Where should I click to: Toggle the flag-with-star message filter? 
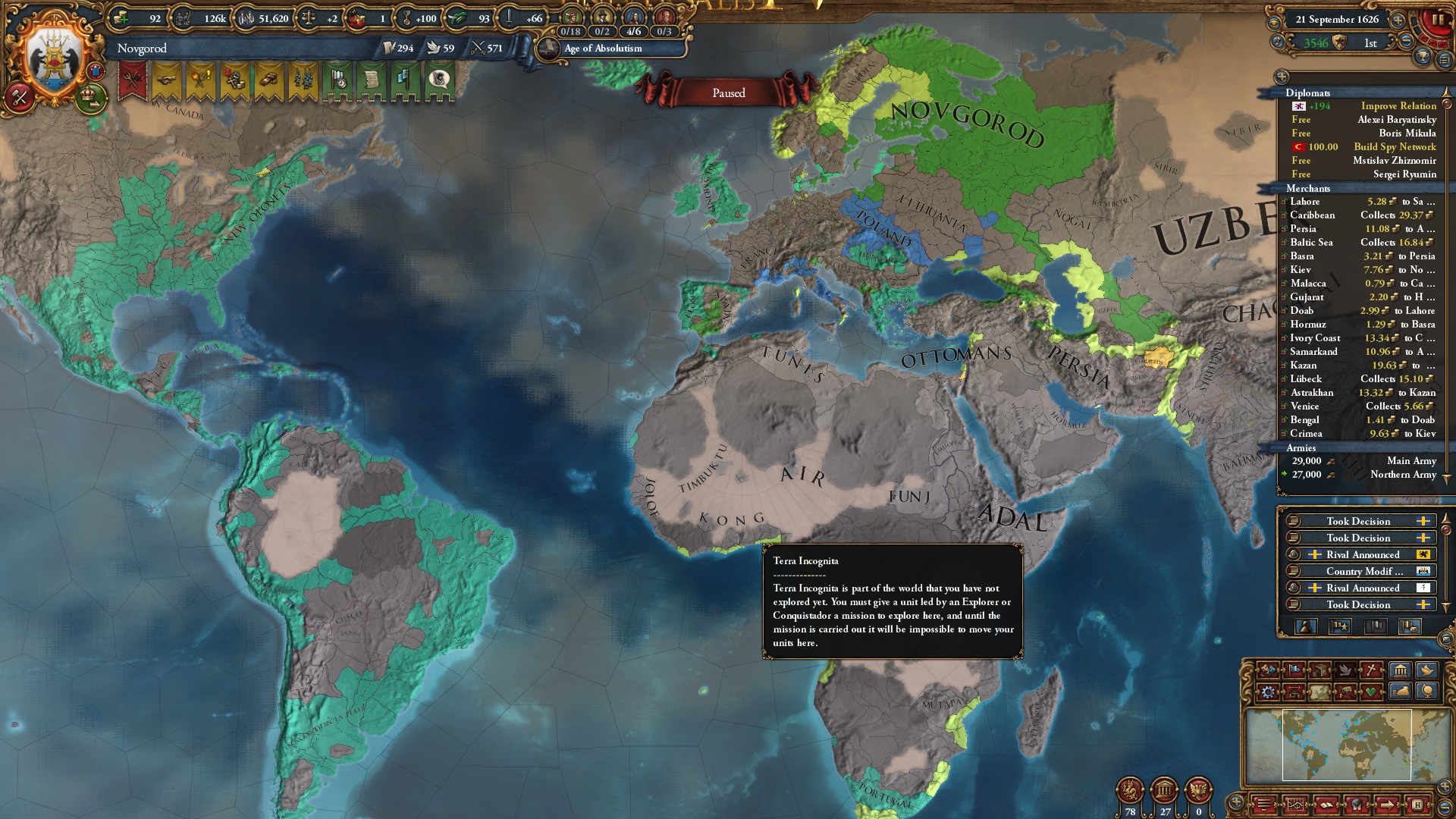[x=1341, y=628]
